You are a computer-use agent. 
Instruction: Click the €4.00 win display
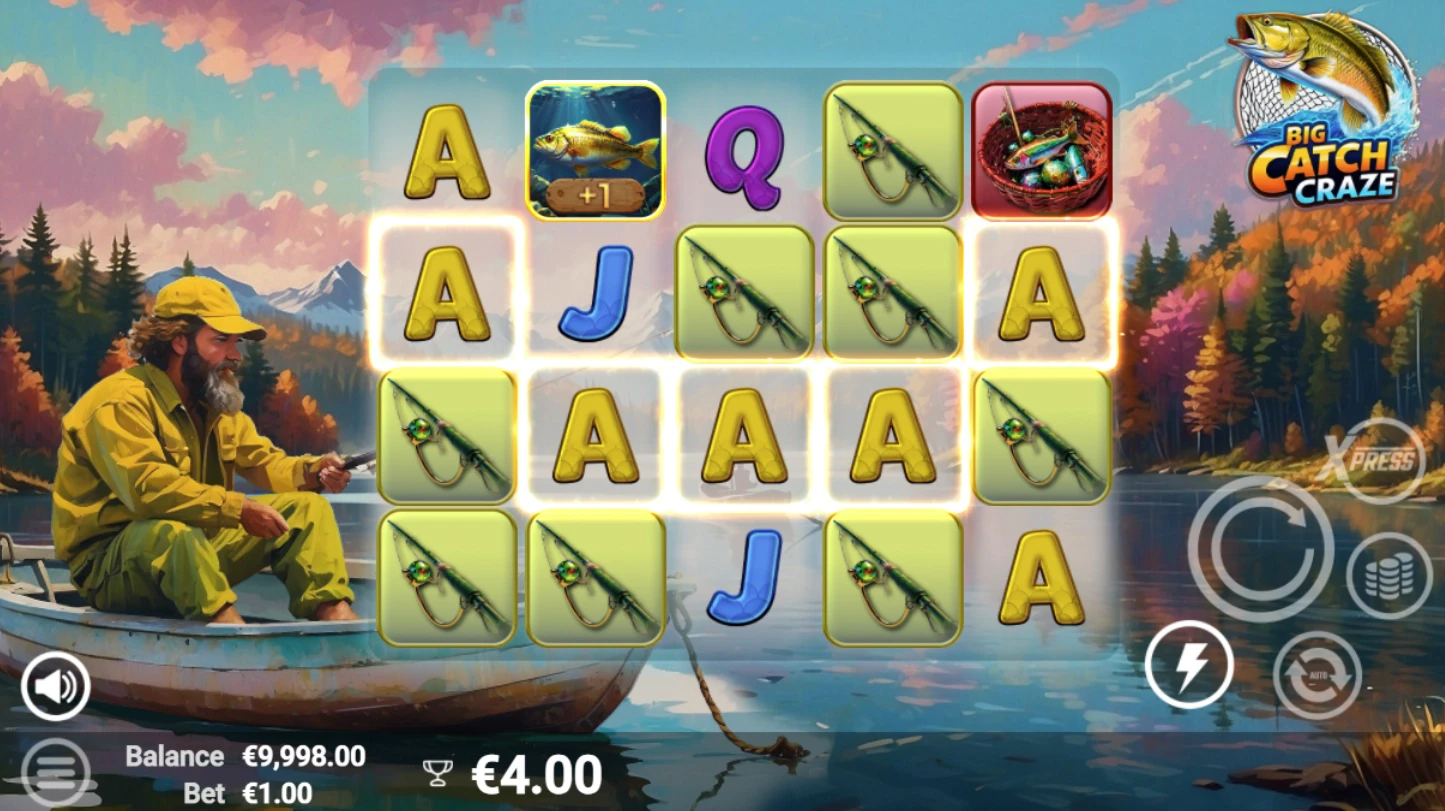point(535,771)
